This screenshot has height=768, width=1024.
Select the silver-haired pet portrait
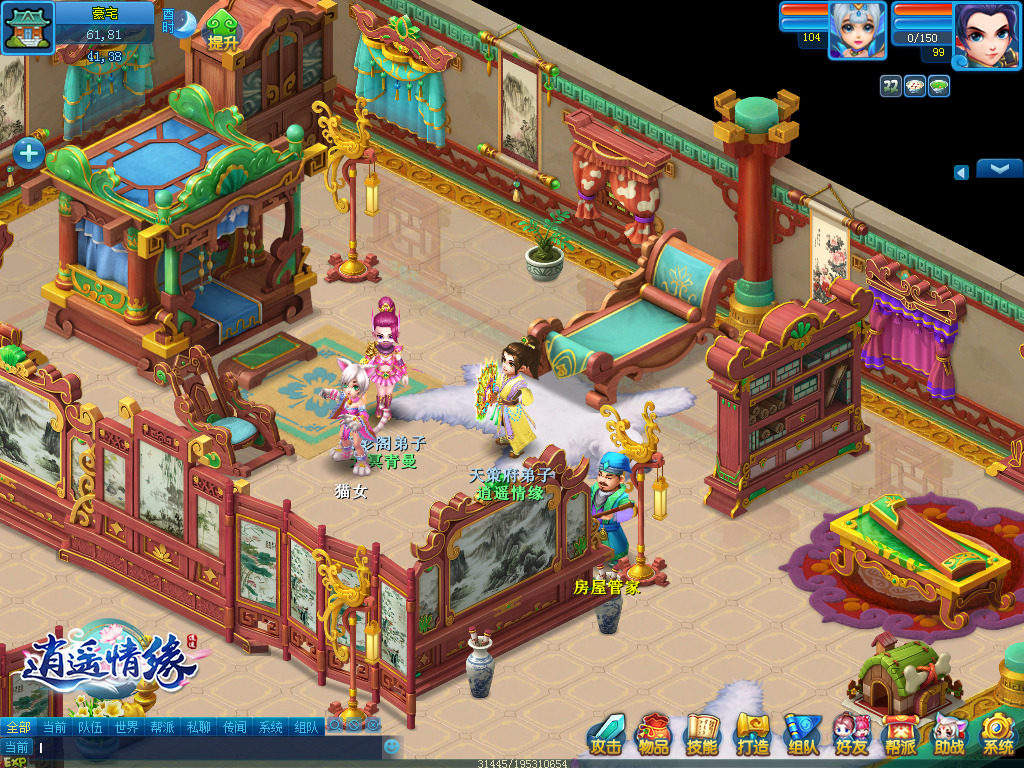click(857, 31)
